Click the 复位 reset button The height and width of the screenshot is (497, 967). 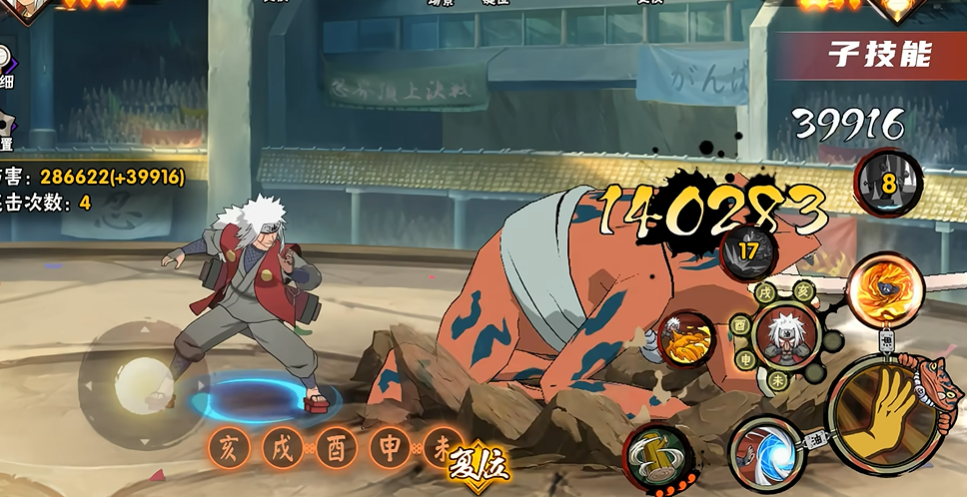pyautogui.click(x=480, y=463)
